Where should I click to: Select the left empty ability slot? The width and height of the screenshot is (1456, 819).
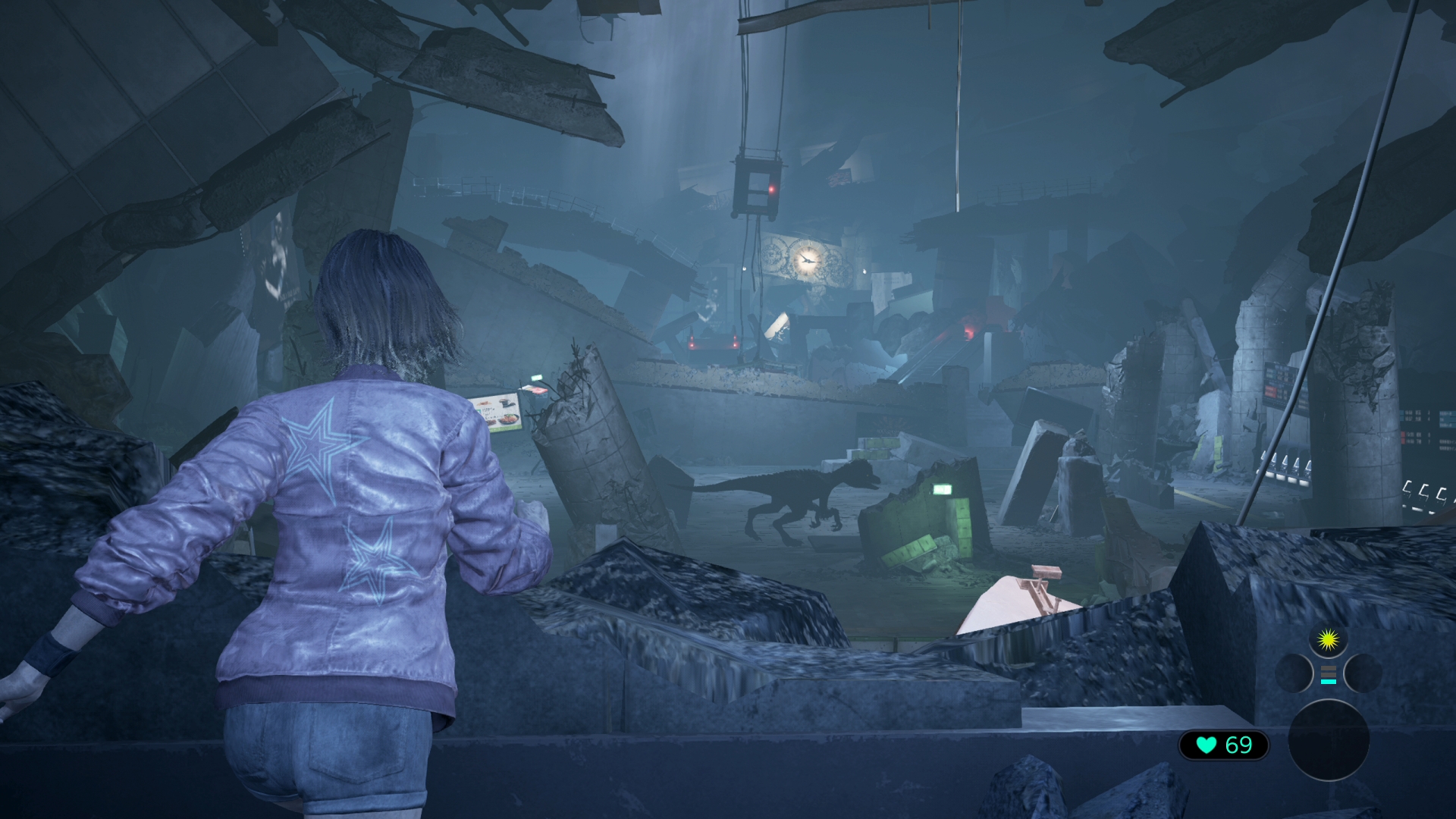coord(1295,673)
